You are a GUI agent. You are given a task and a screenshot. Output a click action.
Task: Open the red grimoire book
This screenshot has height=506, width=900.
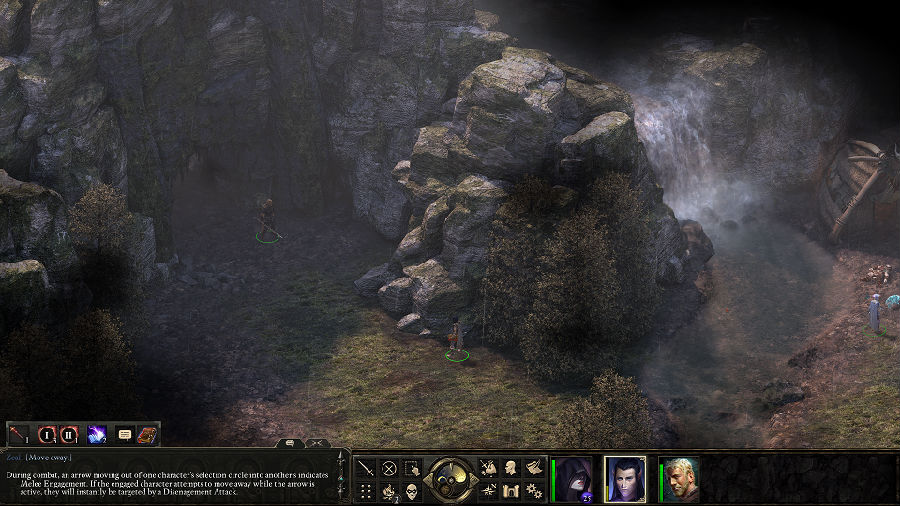147,434
